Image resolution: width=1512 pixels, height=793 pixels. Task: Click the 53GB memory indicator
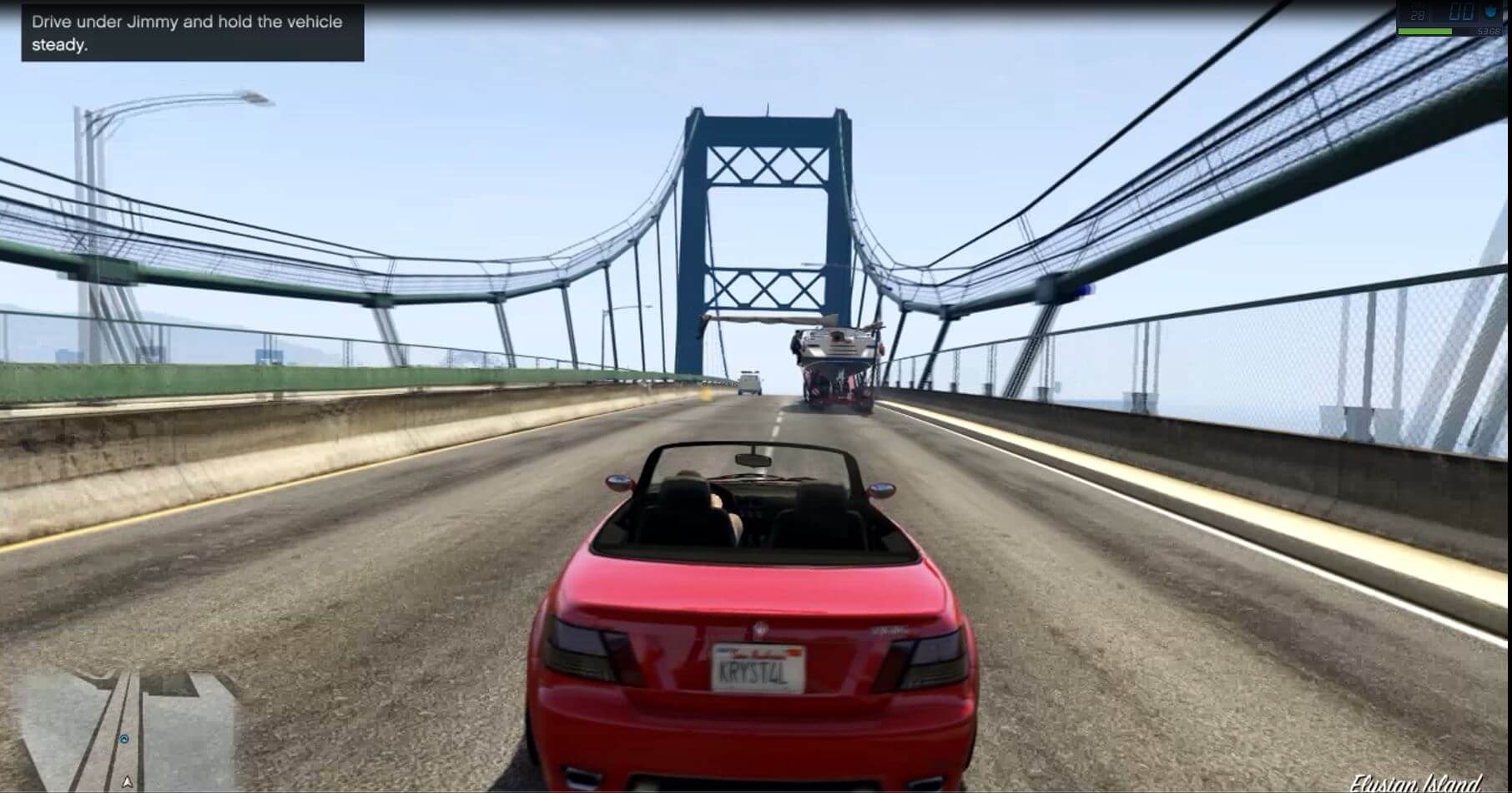click(1487, 31)
